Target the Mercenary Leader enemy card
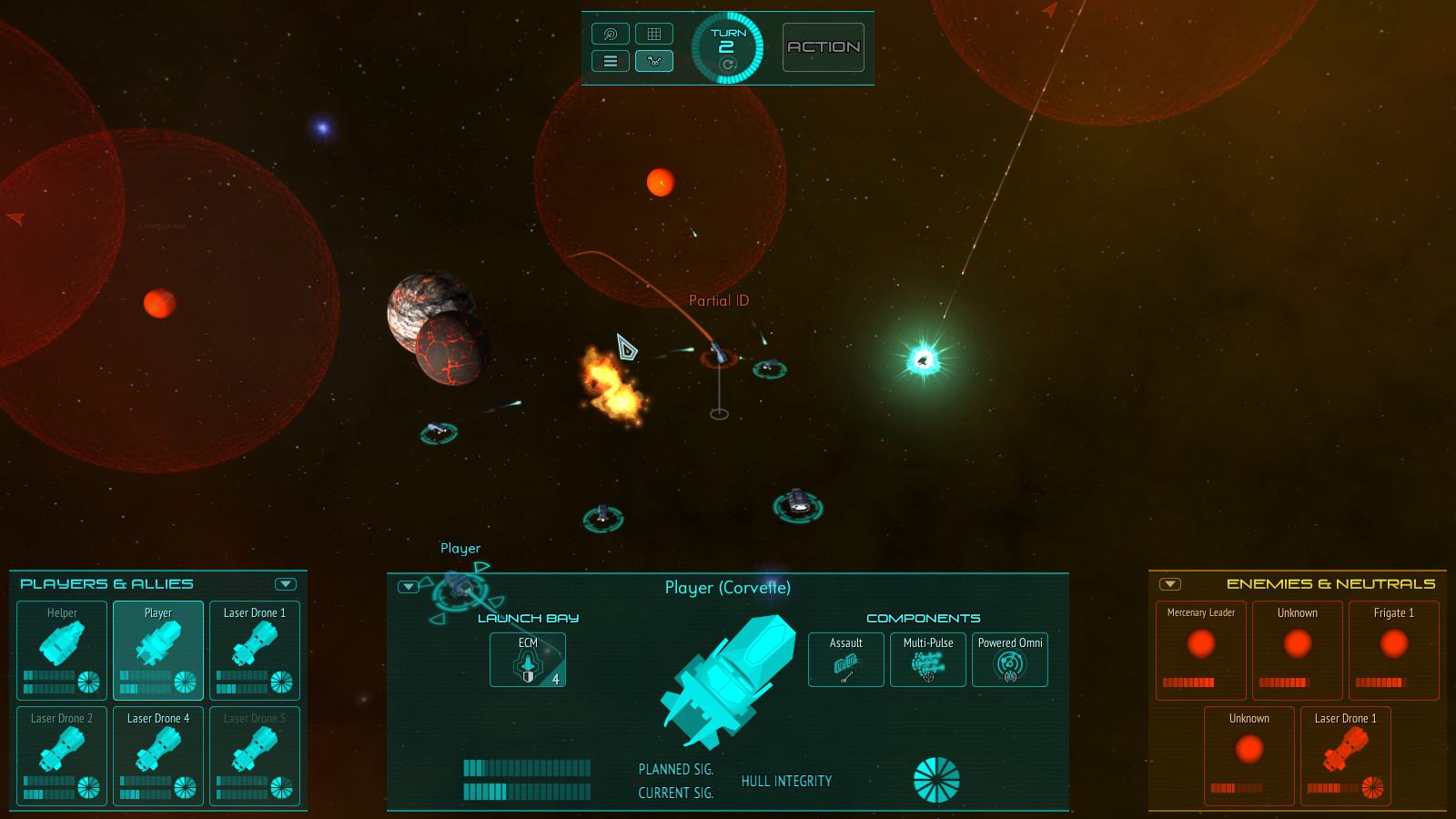The width and height of the screenshot is (1456, 819). point(1201,650)
